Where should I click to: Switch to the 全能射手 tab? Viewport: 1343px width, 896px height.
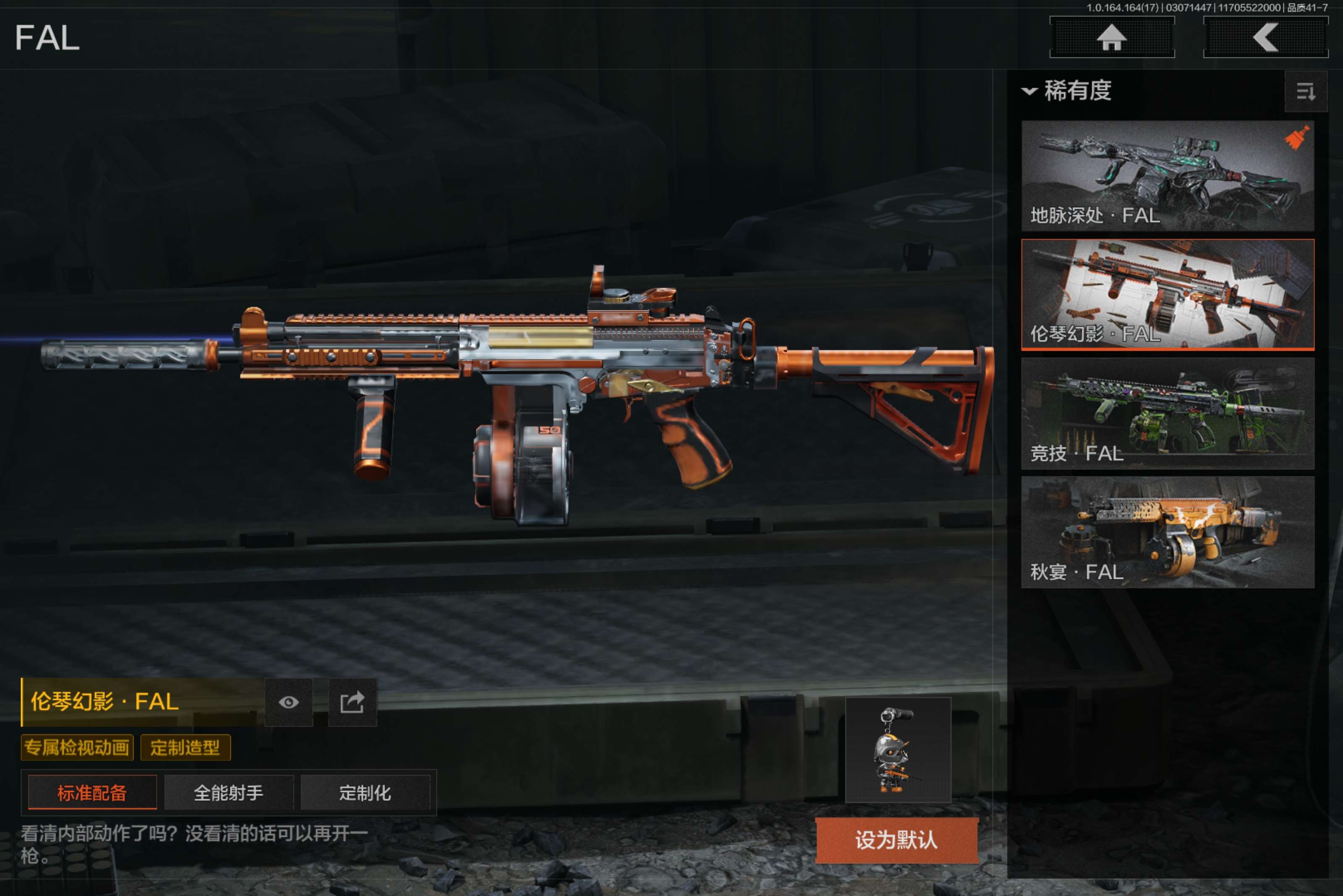point(229,792)
